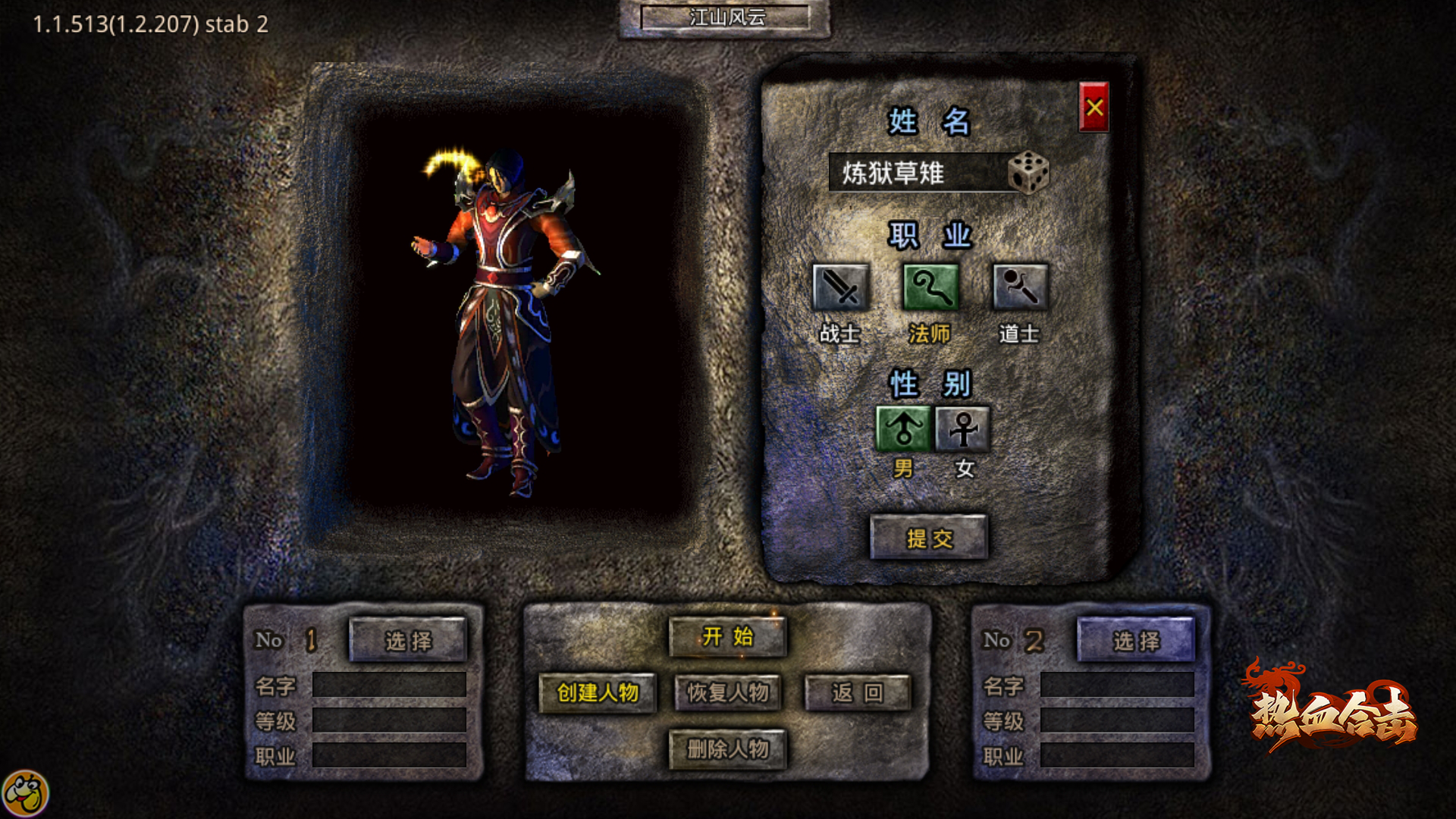Choose slot No 2 with 选择
The image size is (1456, 819).
pyautogui.click(x=1136, y=641)
